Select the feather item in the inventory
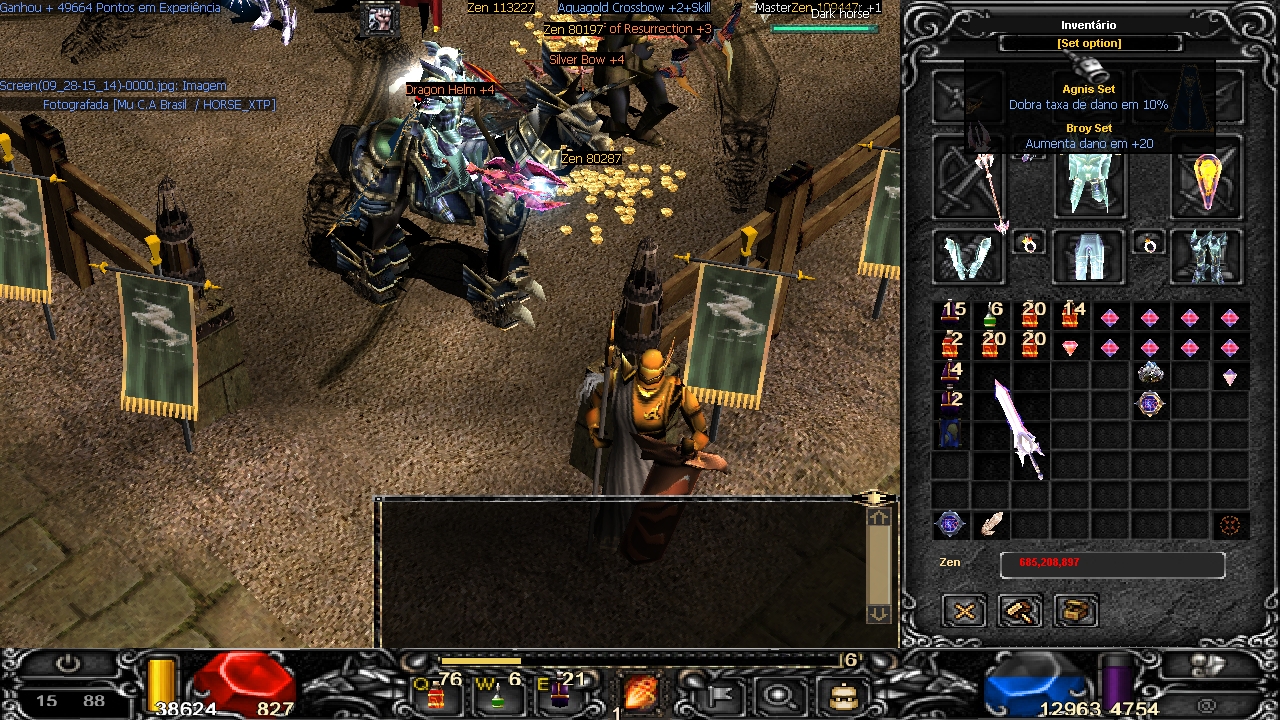This screenshot has width=1280, height=720. point(991,524)
